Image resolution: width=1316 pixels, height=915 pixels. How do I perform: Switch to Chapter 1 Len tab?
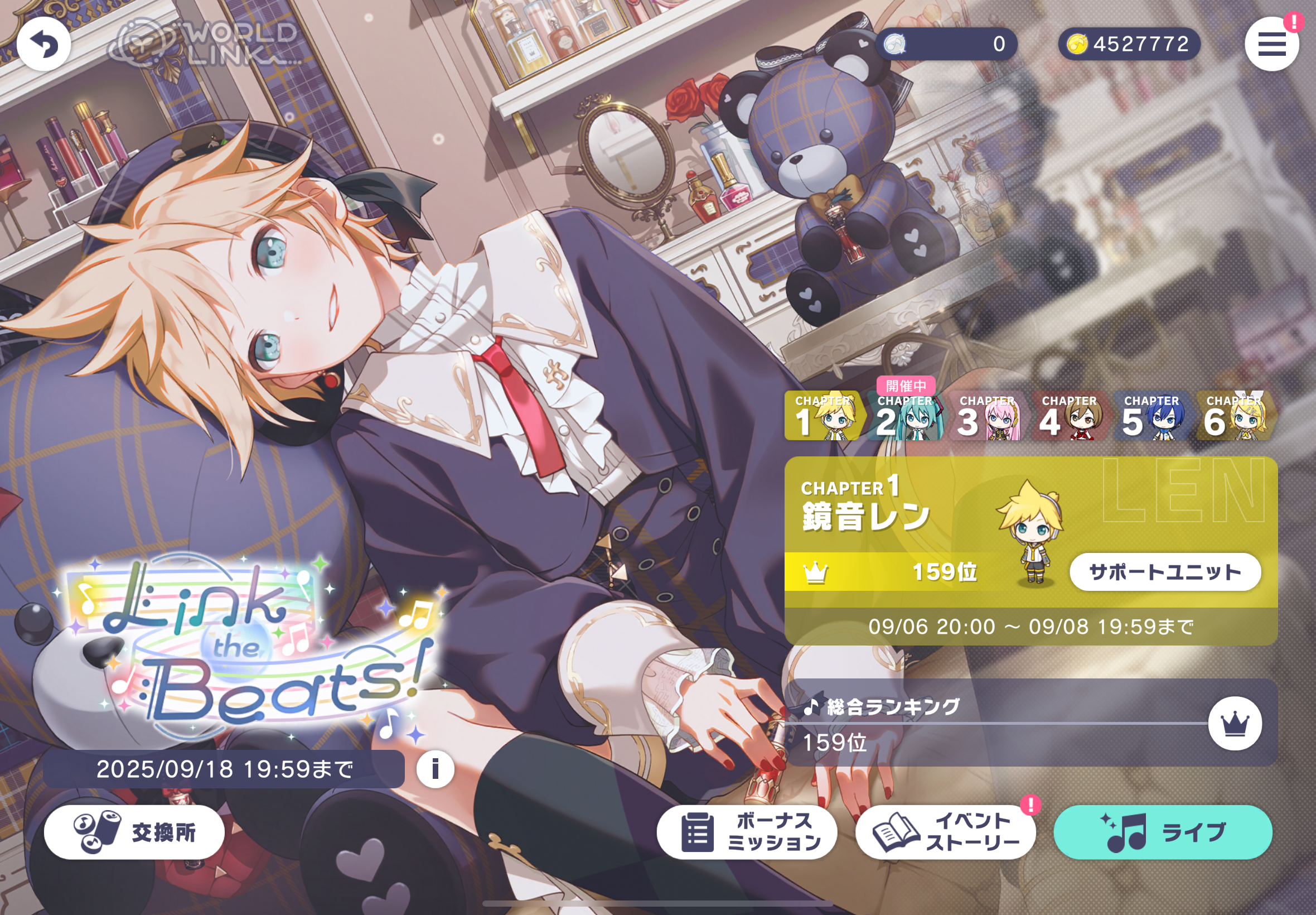point(822,416)
